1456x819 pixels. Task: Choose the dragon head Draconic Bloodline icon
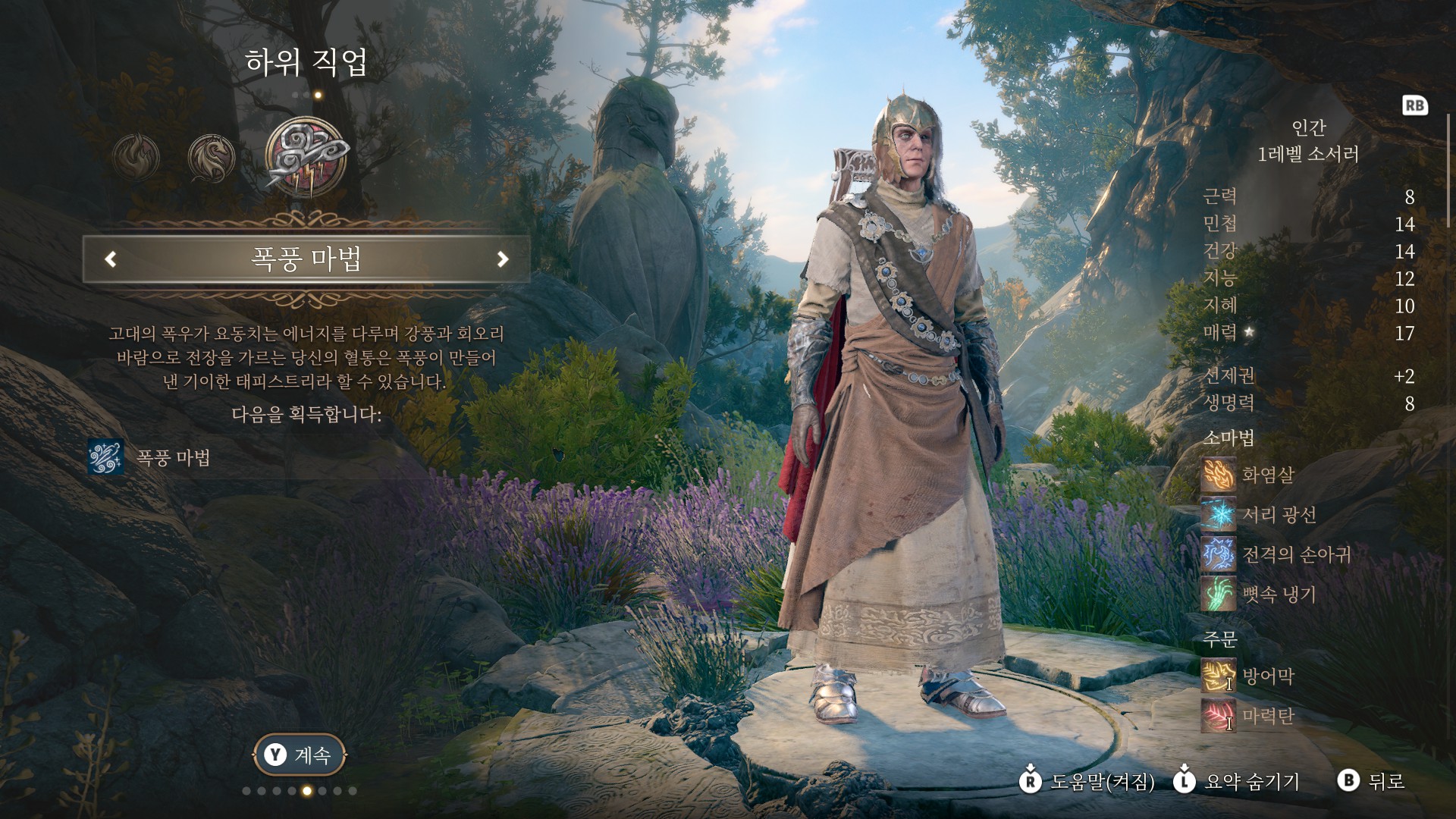tap(211, 158)
